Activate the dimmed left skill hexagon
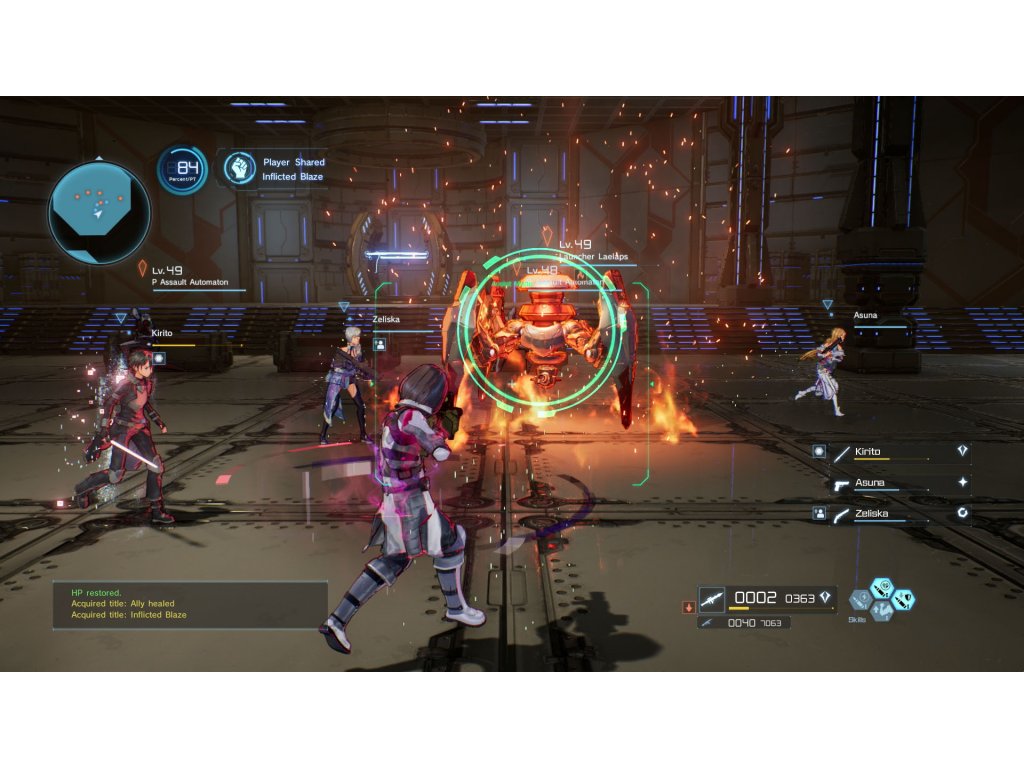Screen dimensions: 1024x768 click(x=860, y=600)
